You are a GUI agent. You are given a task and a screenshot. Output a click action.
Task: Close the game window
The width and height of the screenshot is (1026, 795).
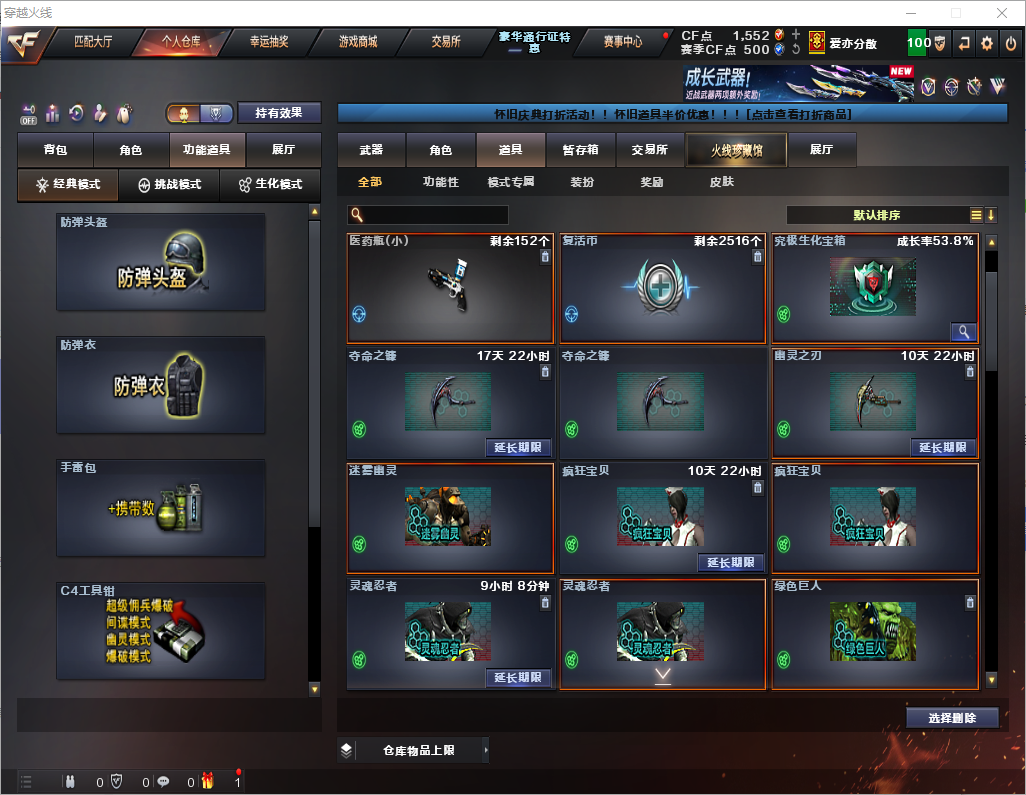(x=1001, y=13)
